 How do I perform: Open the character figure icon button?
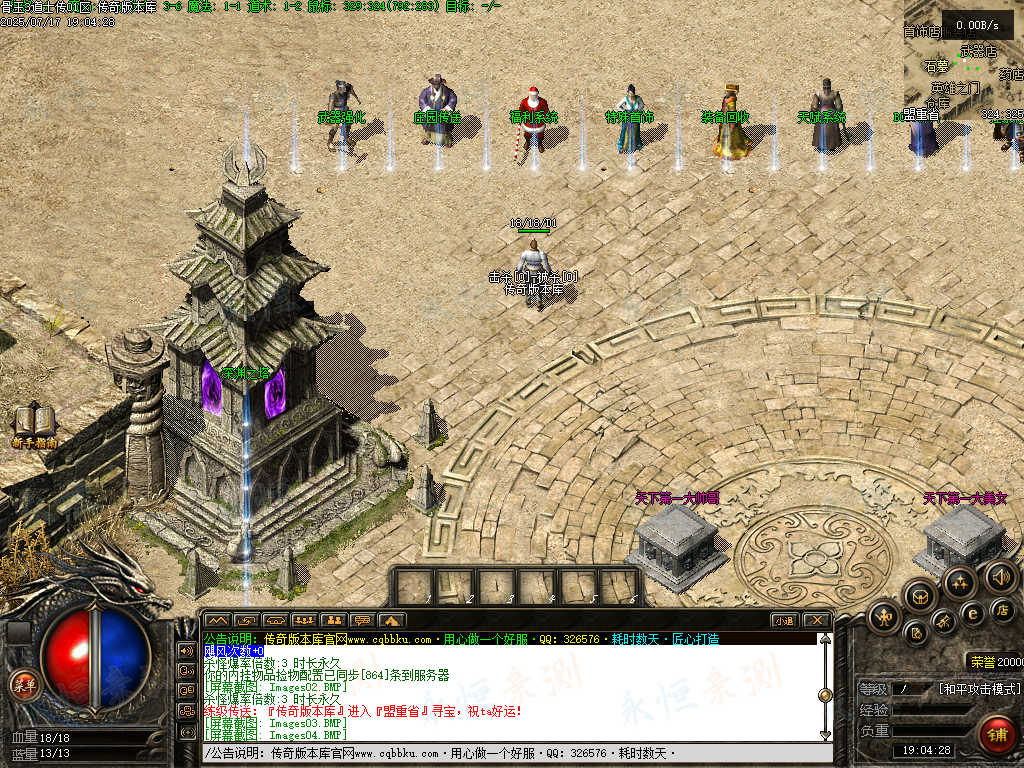coord(884,617)
